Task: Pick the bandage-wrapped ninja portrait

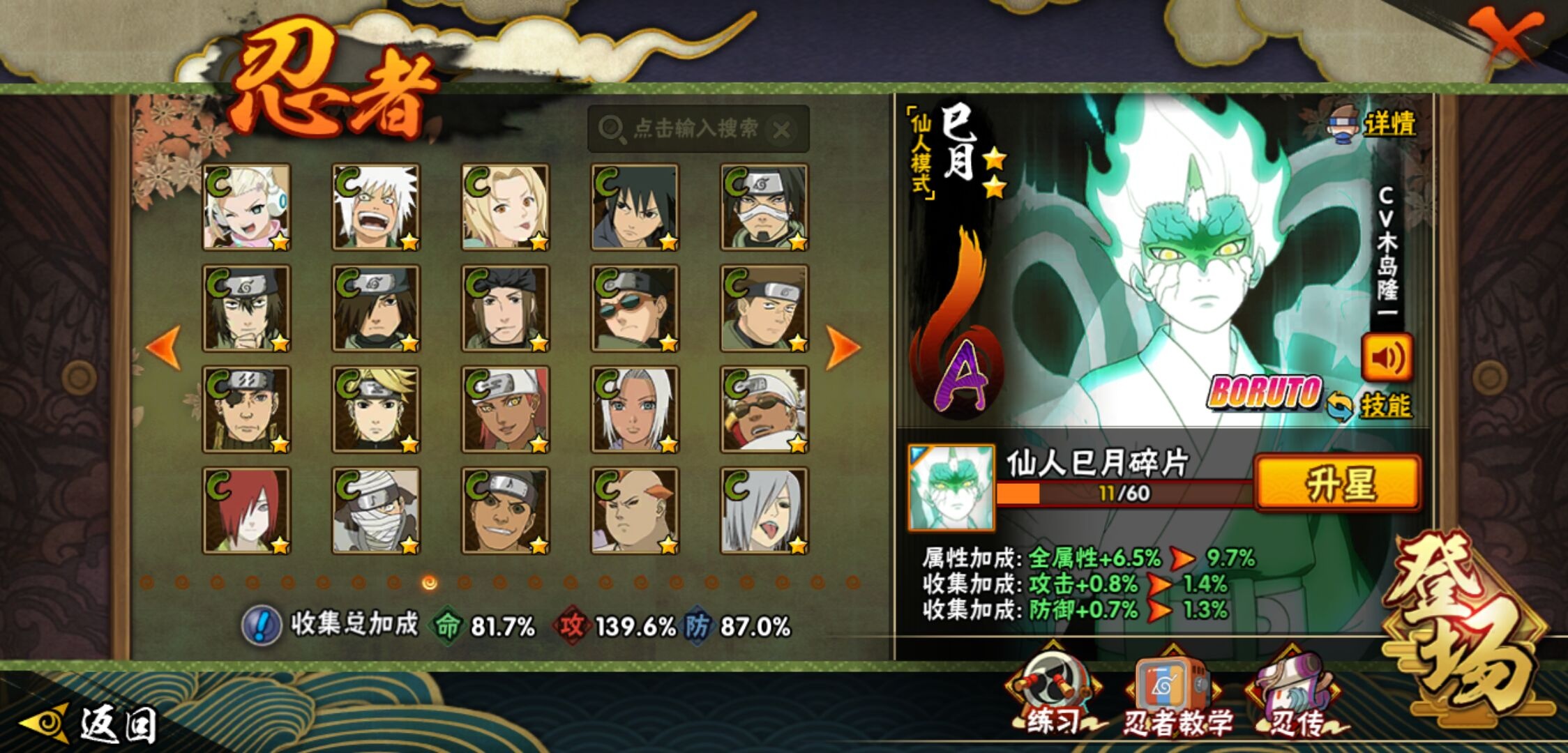Action: click(376, 510)
